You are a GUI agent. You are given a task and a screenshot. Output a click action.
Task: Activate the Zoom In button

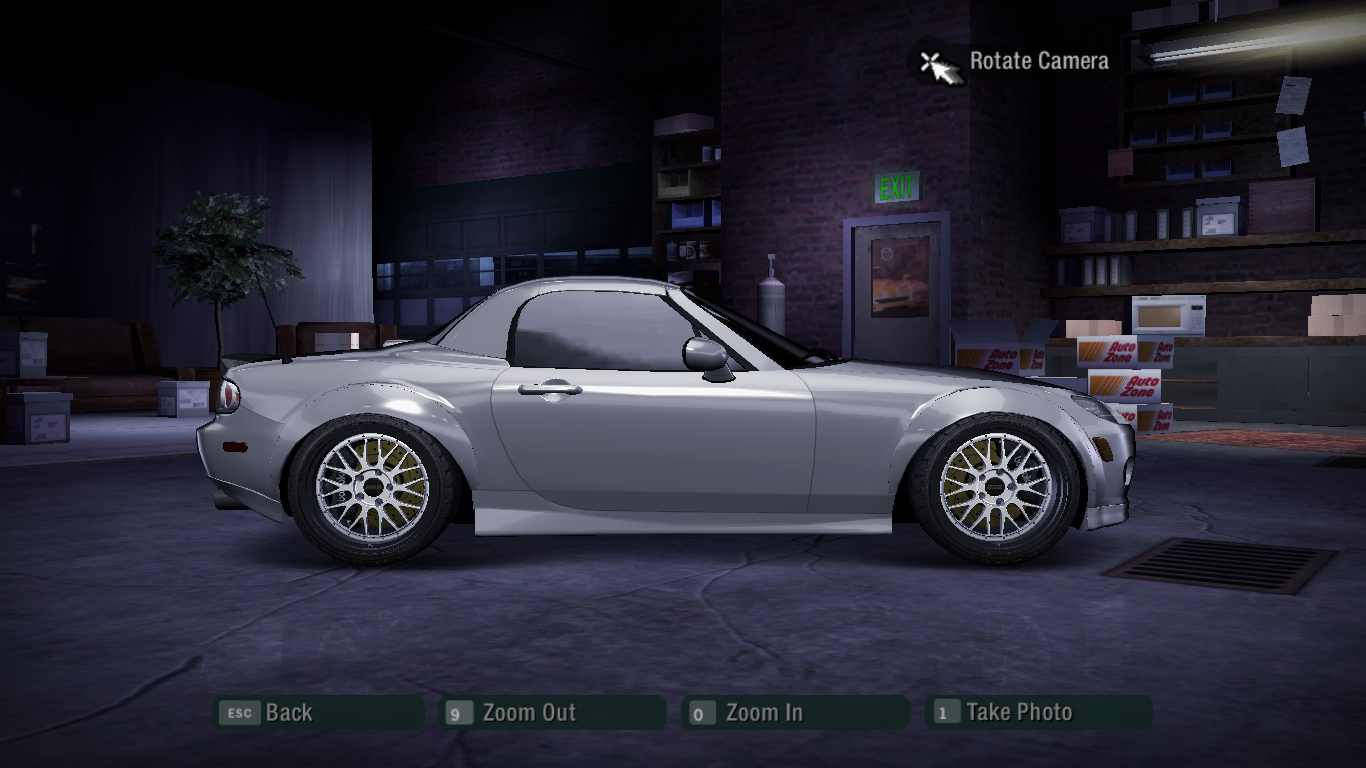tap(795, 713)
